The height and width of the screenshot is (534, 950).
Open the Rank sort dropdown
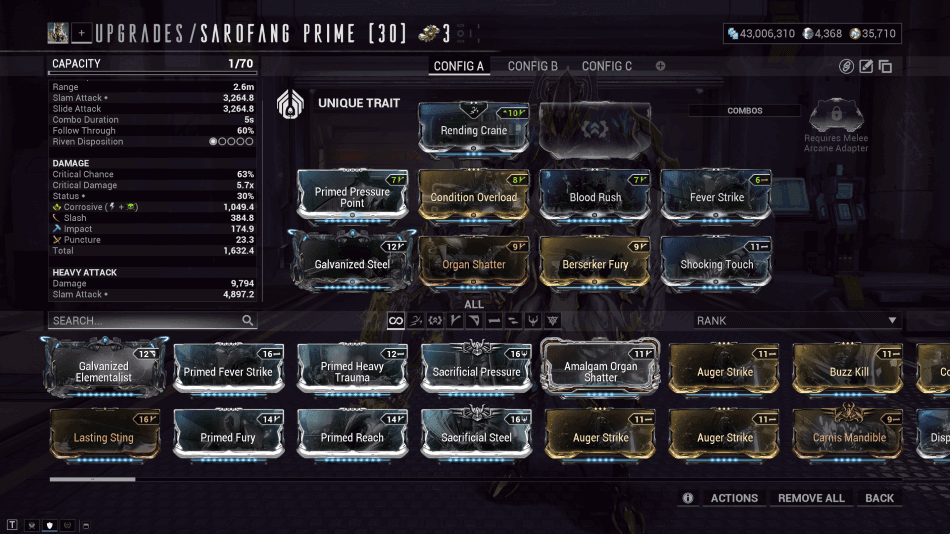pyautogui.click(x=796, y=321)
